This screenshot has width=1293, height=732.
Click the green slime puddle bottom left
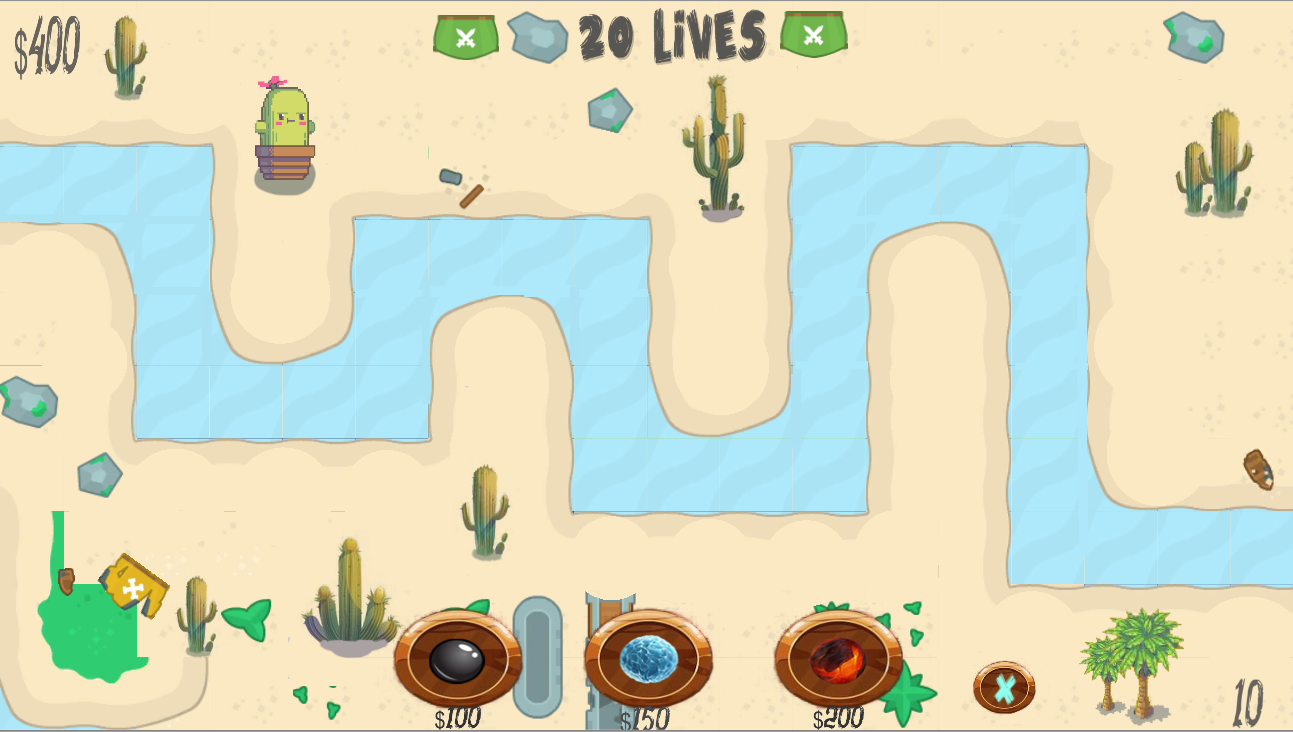click(93, 635)
